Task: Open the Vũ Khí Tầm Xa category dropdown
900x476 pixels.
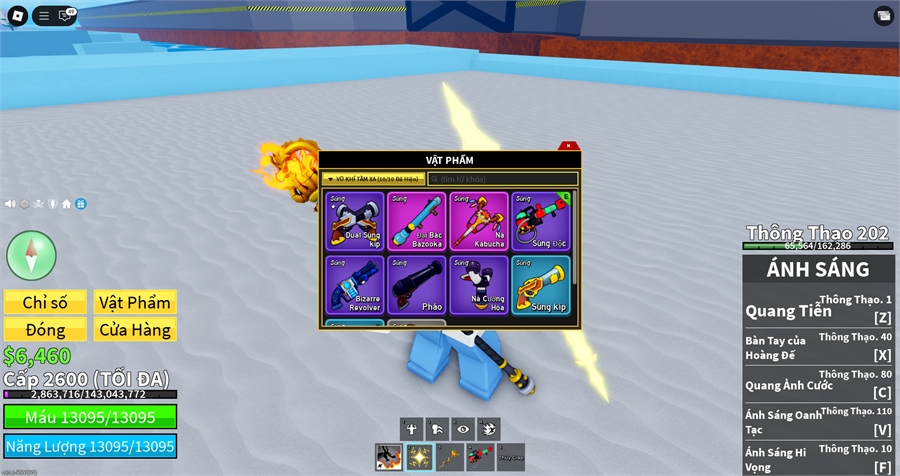Action: tap(373, 179)
